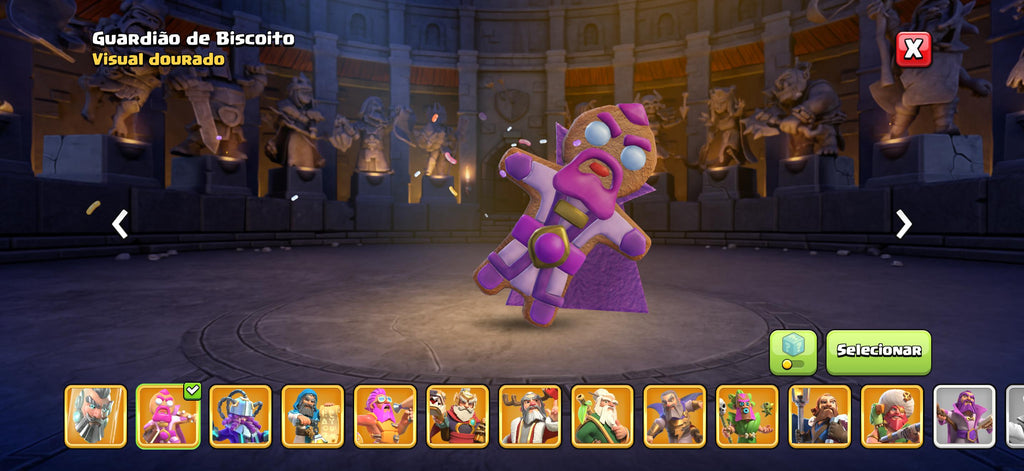The image size is (1024, 471).
Task: Select the grey stone-faced Warden skin thumbnail
Action: (96, 416)
